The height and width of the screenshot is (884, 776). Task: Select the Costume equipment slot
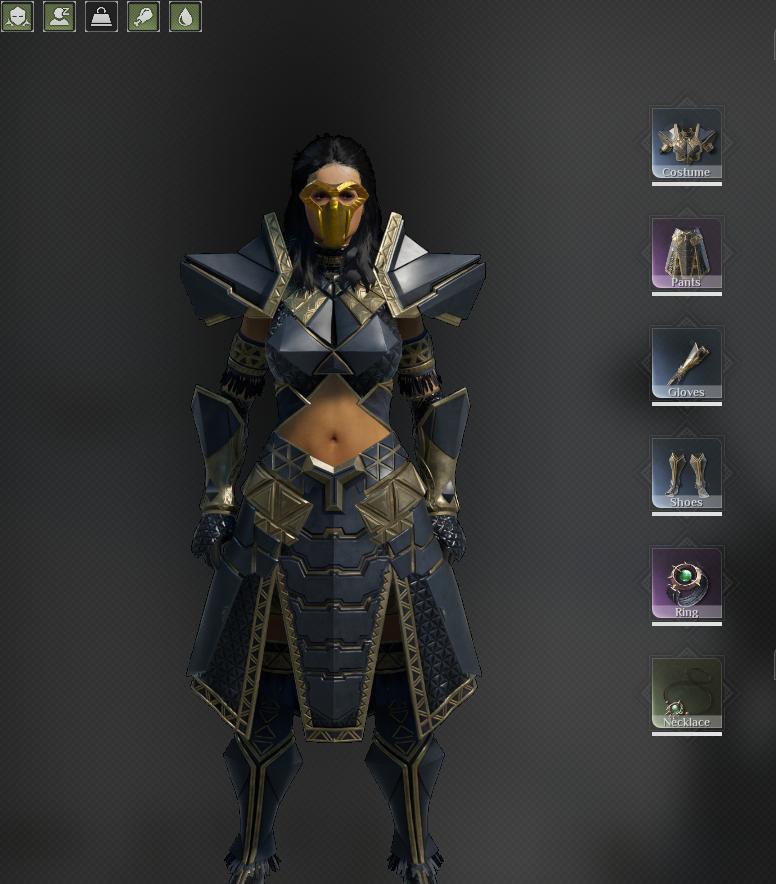pyautogui.click(x=686, y=144)
